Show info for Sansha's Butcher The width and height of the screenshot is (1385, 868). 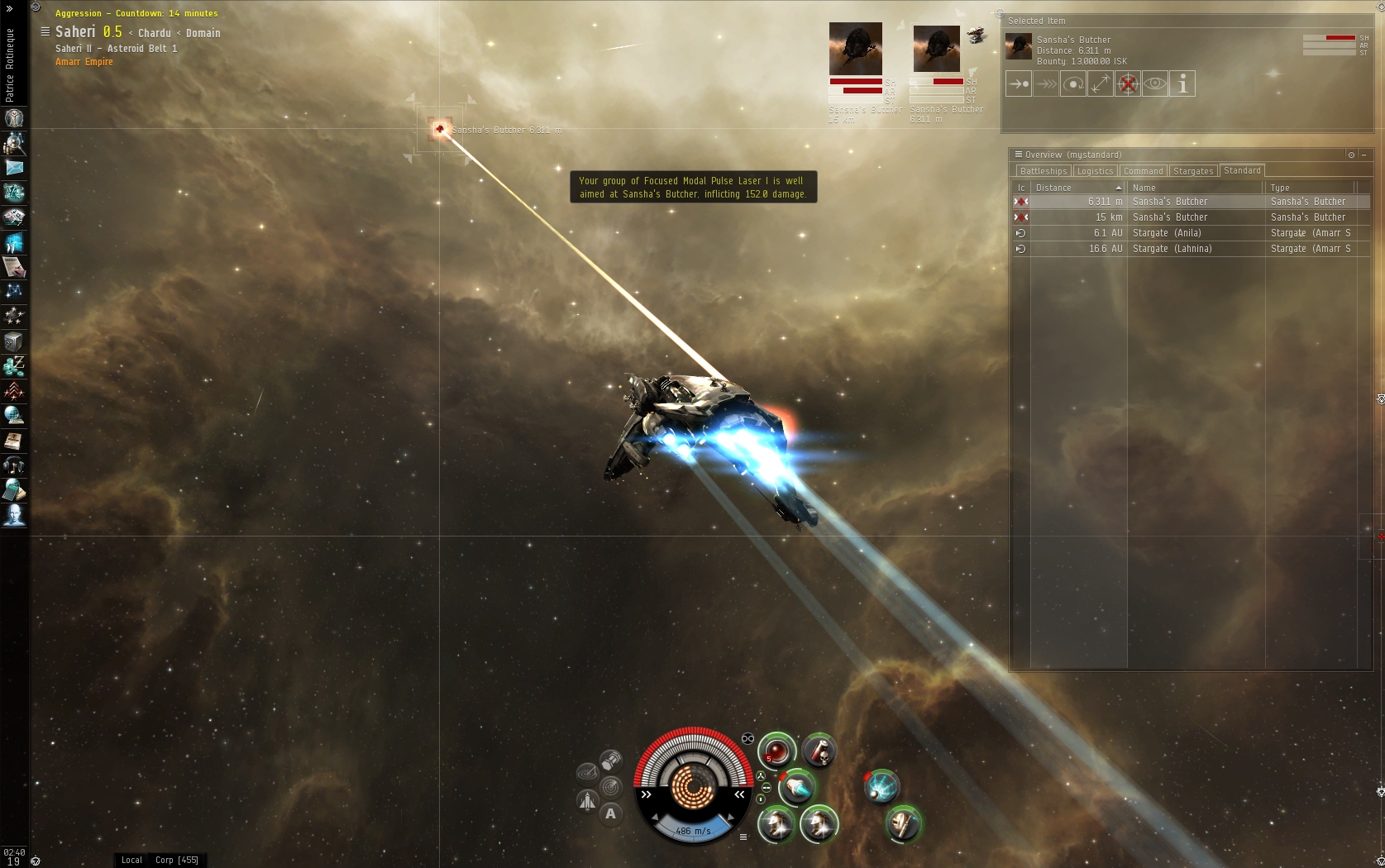coord(1182,84)
